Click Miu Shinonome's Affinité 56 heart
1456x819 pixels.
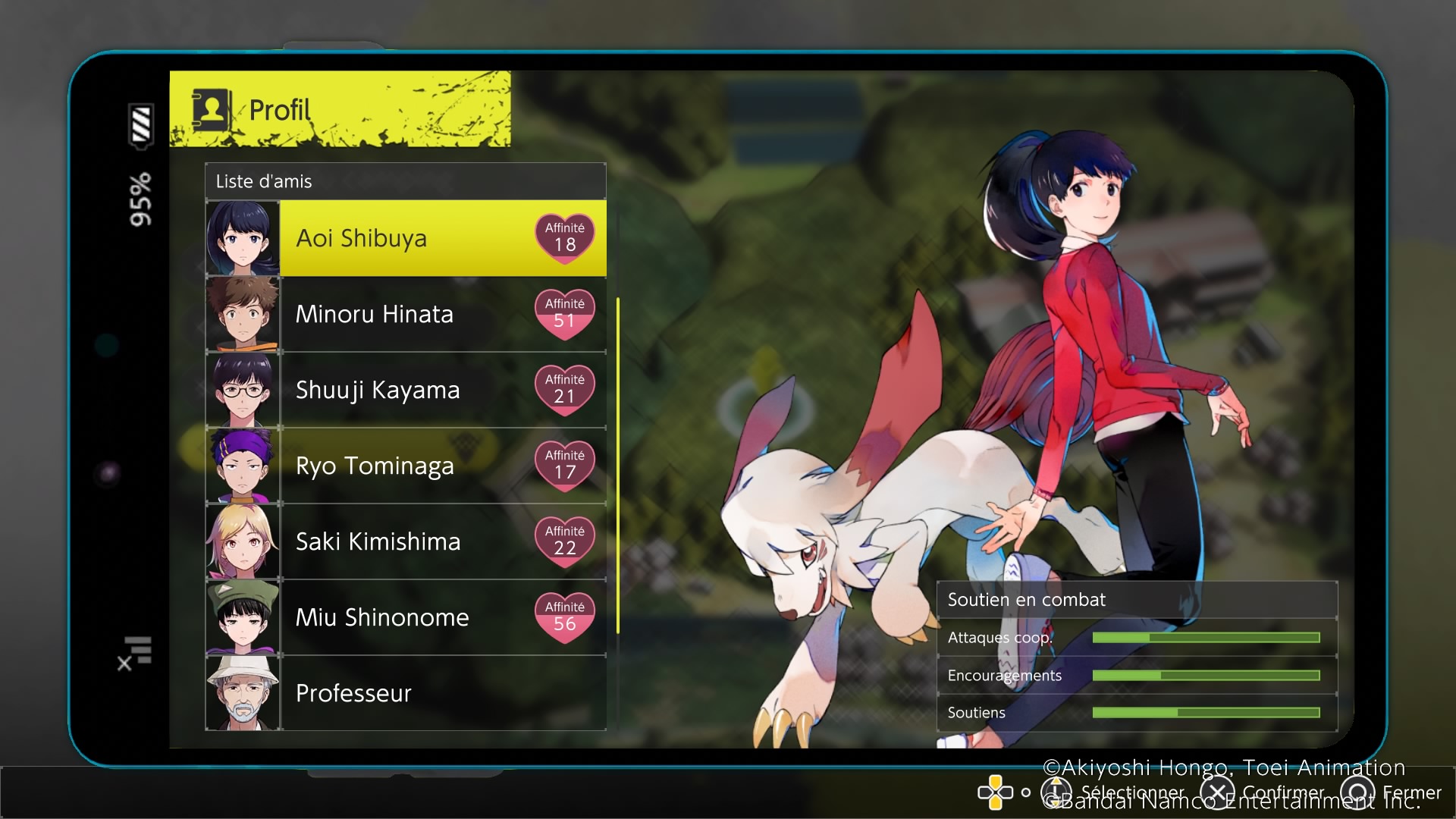pyautogui.click(x=565, y=617)
